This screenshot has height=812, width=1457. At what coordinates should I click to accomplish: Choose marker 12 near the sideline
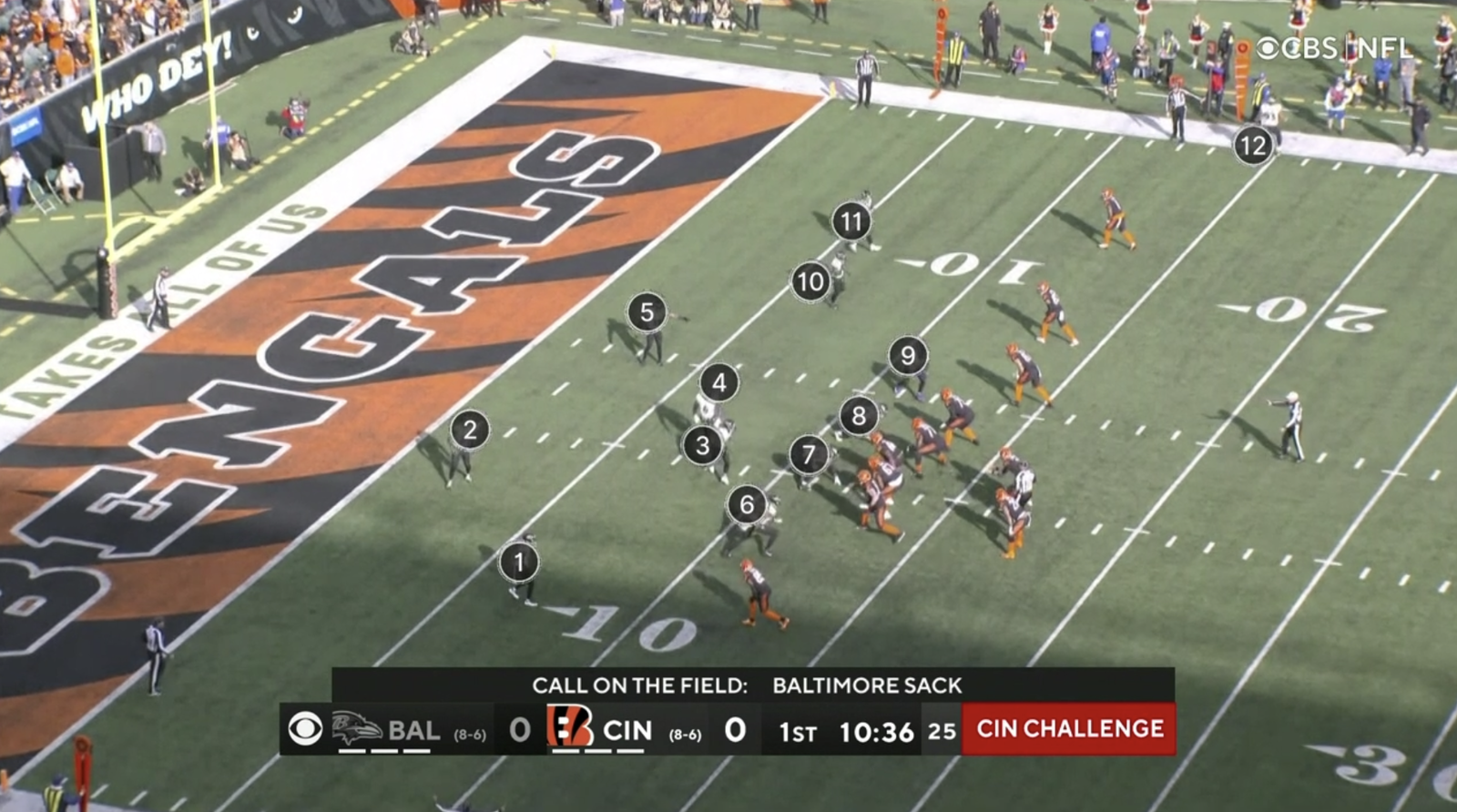click(1253, 146)
